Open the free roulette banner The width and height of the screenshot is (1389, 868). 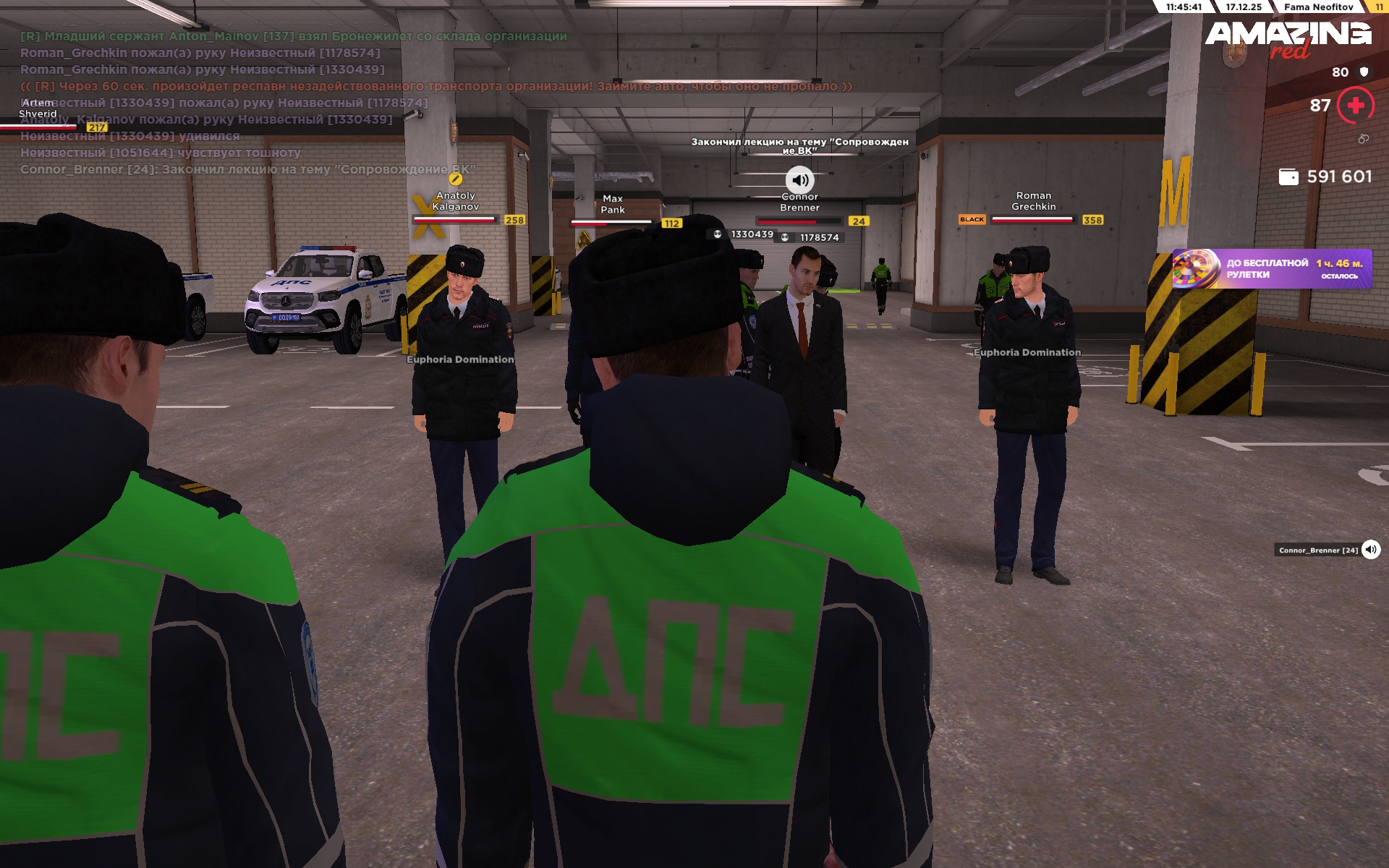(1271, 269)
